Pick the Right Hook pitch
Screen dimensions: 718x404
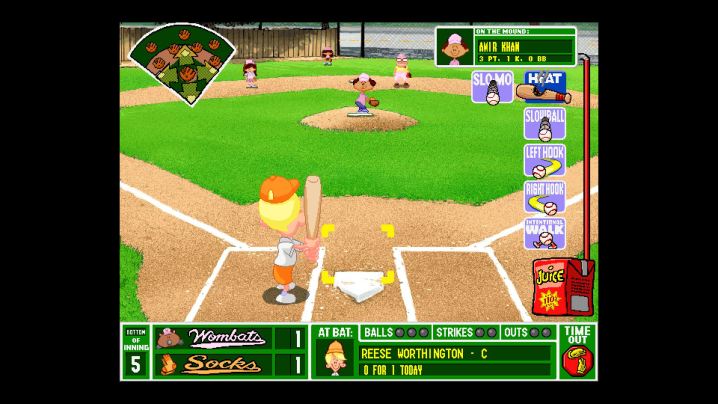pos(544,197)
